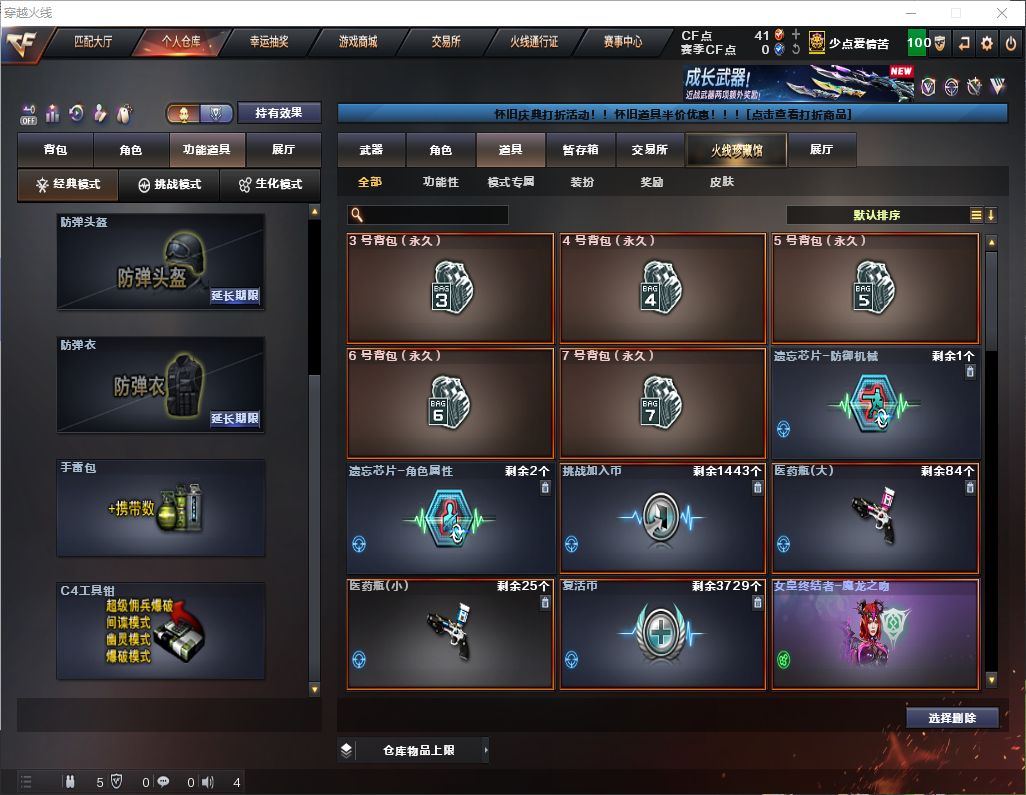The height and width of the screenshot is (795, 1026).
Task: Select the 3号背包 permanent bag item
Action: point(450,288)
